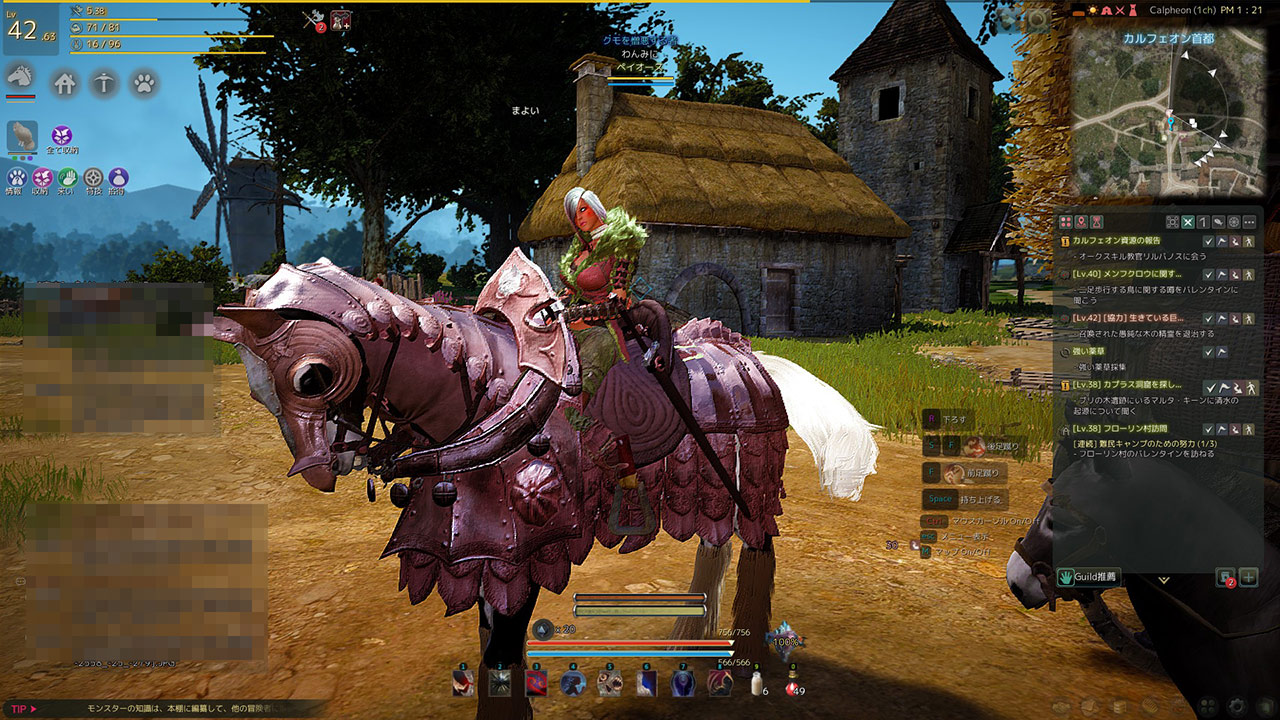Screen dimensions: 1280x720
Task: Select the pickaxe worker icon
Action: (104, 83)
